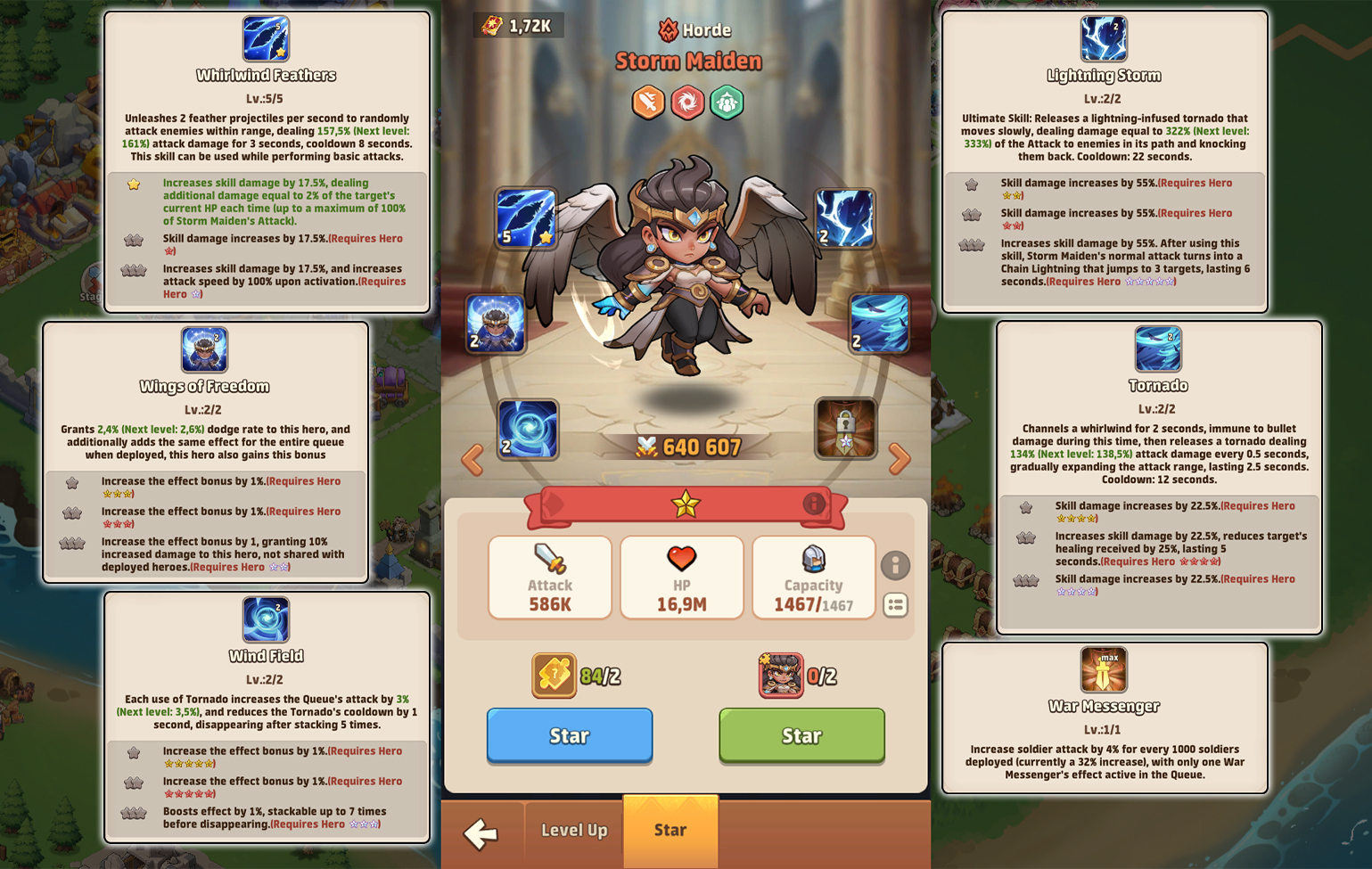Open the list icon beside Capacity
1372x869 pixels.
tap(897, 606)
